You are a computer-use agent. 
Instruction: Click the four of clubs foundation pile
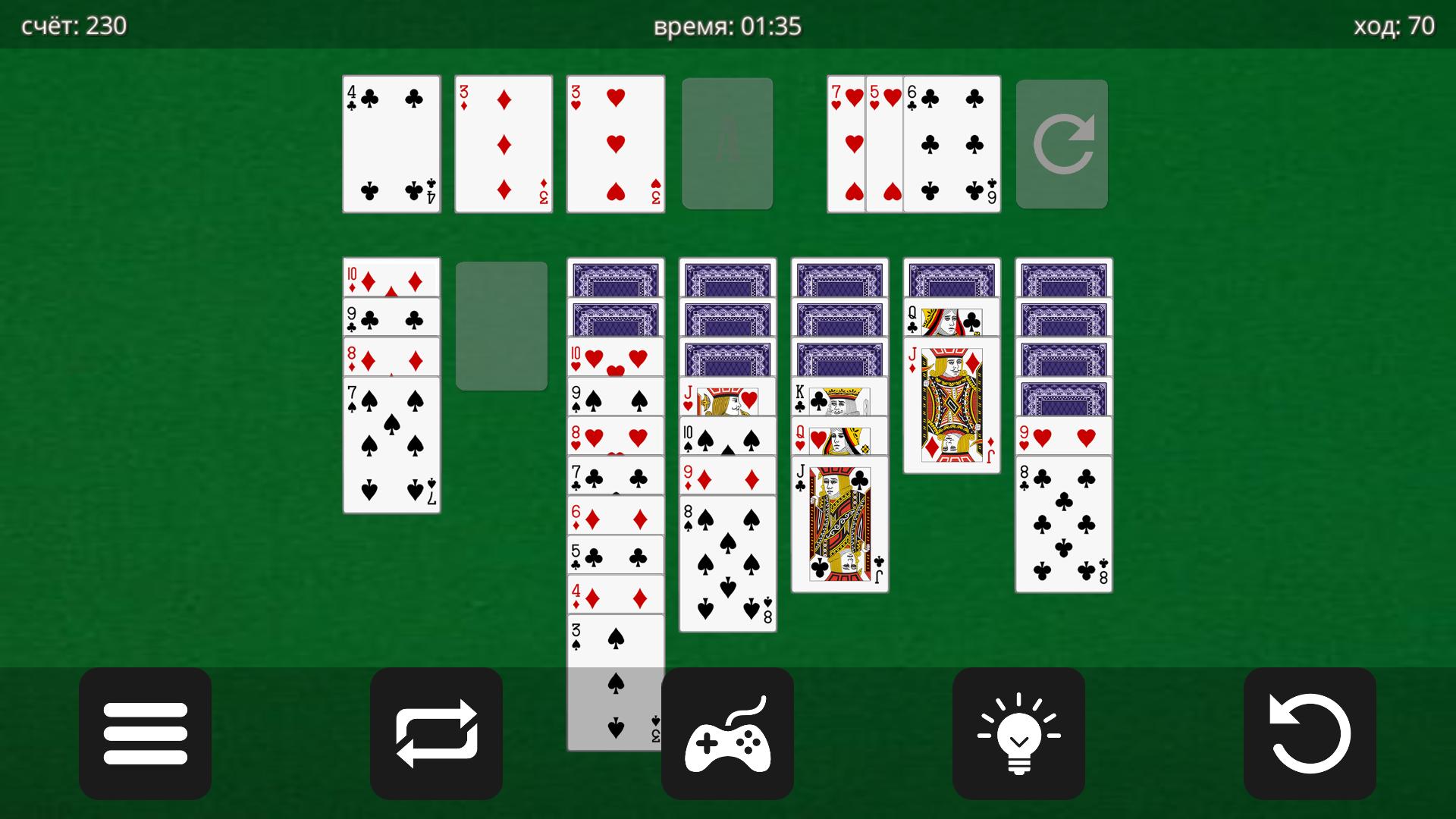point(391,143)
